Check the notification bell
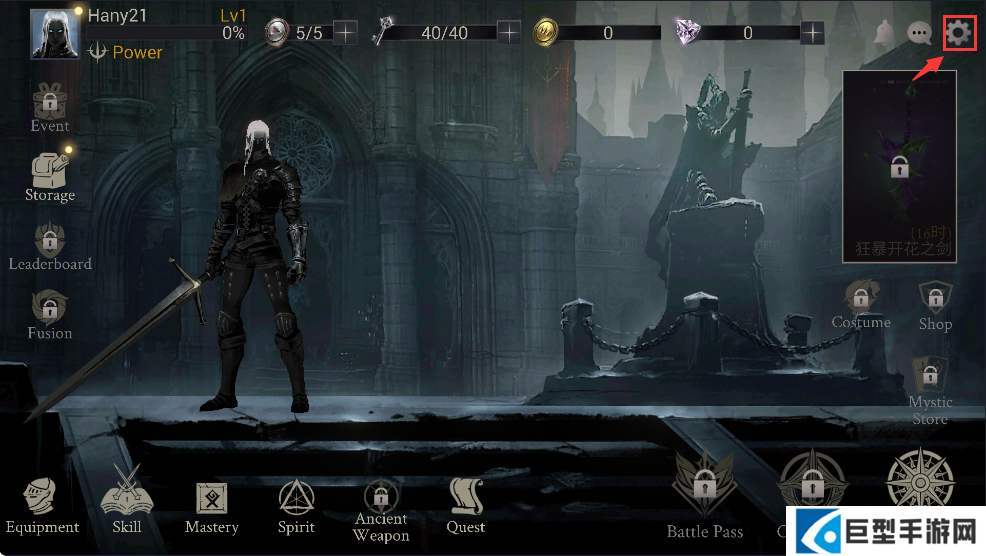 click(x=884, y=34)
